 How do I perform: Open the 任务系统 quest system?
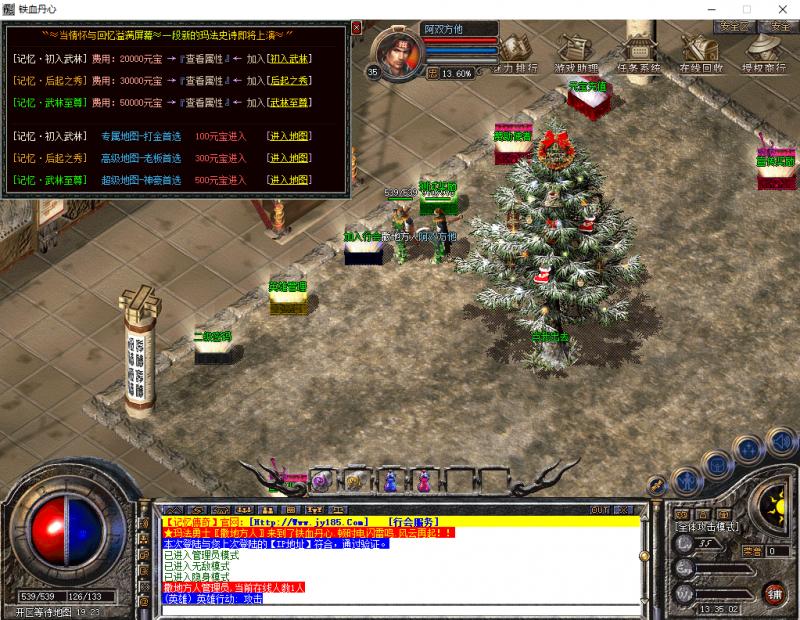638,53
